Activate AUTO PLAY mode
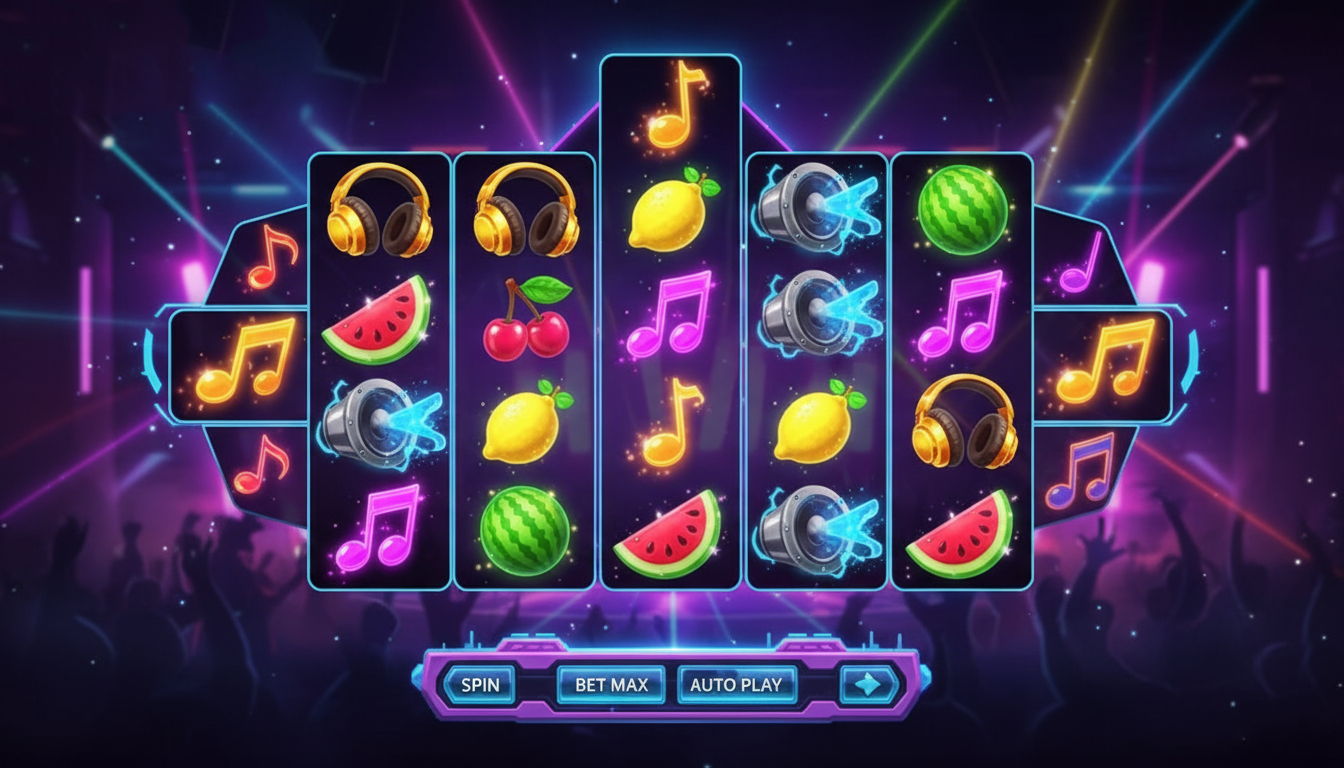The width and height of the screenshot is (1344, 768). point(736,684)
